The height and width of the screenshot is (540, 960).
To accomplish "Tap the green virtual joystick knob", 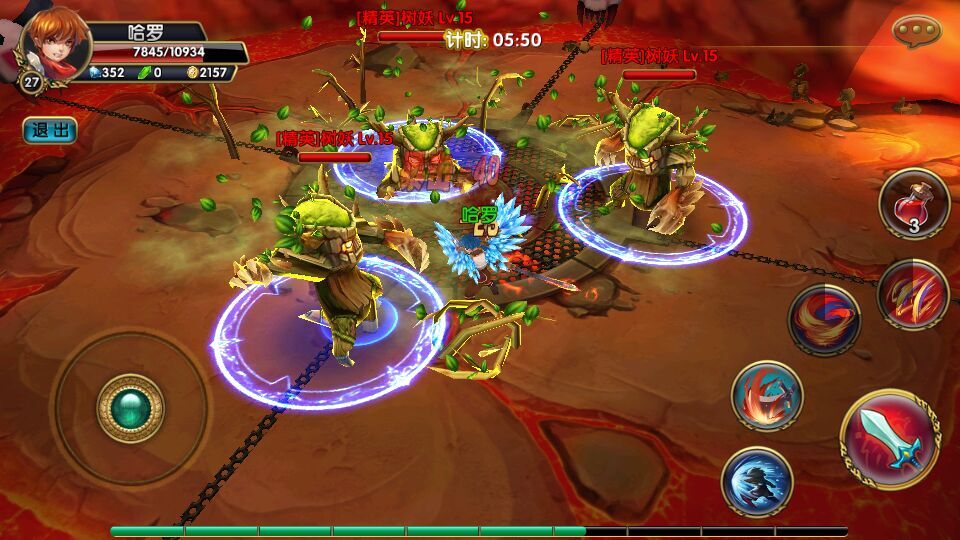I will tap(130, 409).
